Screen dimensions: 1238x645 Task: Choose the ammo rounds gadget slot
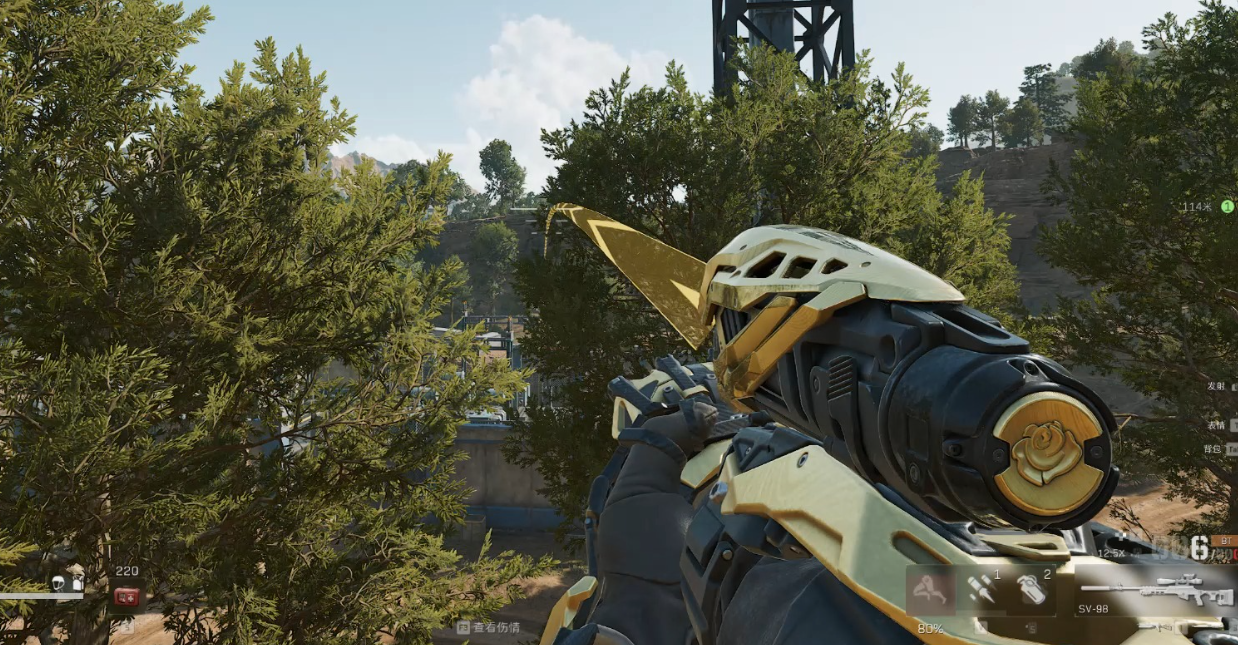point(980,590)
